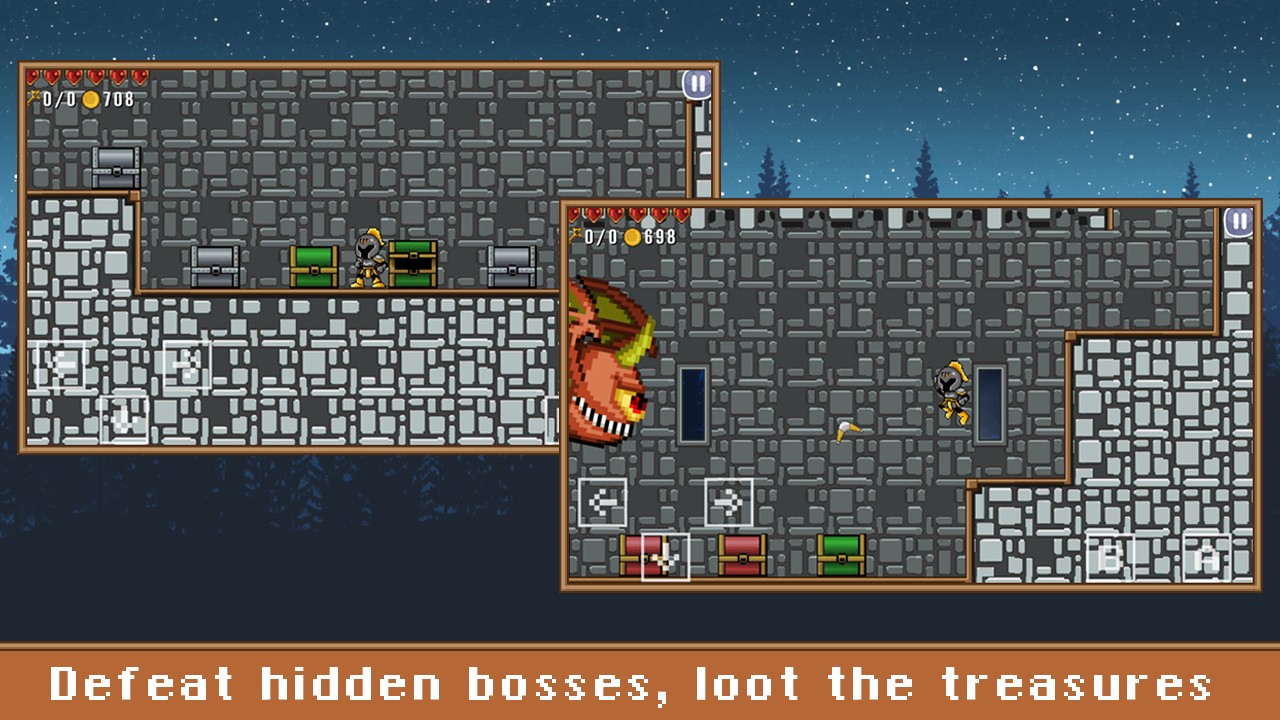Tap the faint right arrow in the chest-room screenshot
Screen dimensions: 1280x720
click(187, 365)
